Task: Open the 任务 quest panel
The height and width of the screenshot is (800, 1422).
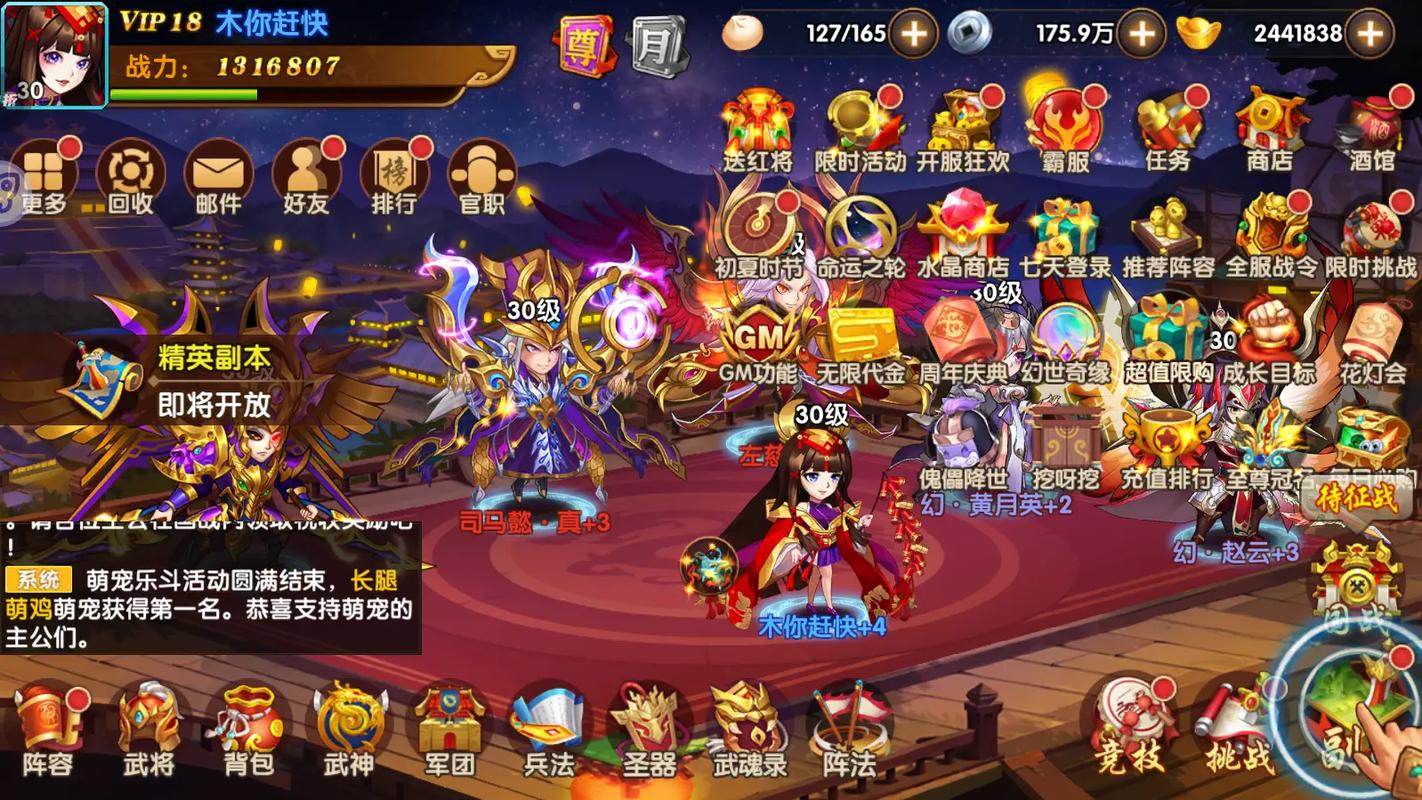Action: [x=1170, y=130]
